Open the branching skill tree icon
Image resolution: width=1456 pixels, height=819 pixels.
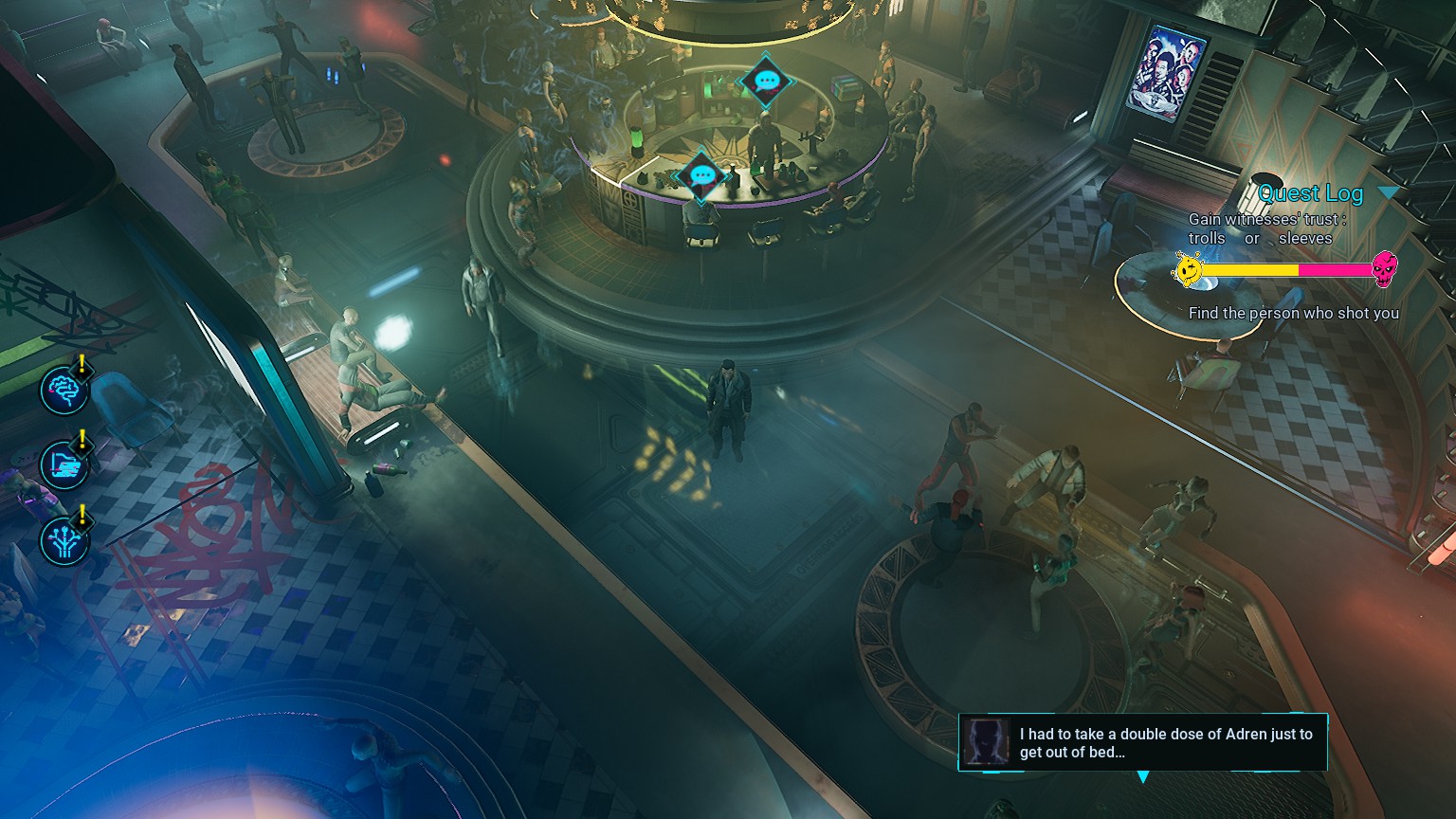[x=64, y=540]
